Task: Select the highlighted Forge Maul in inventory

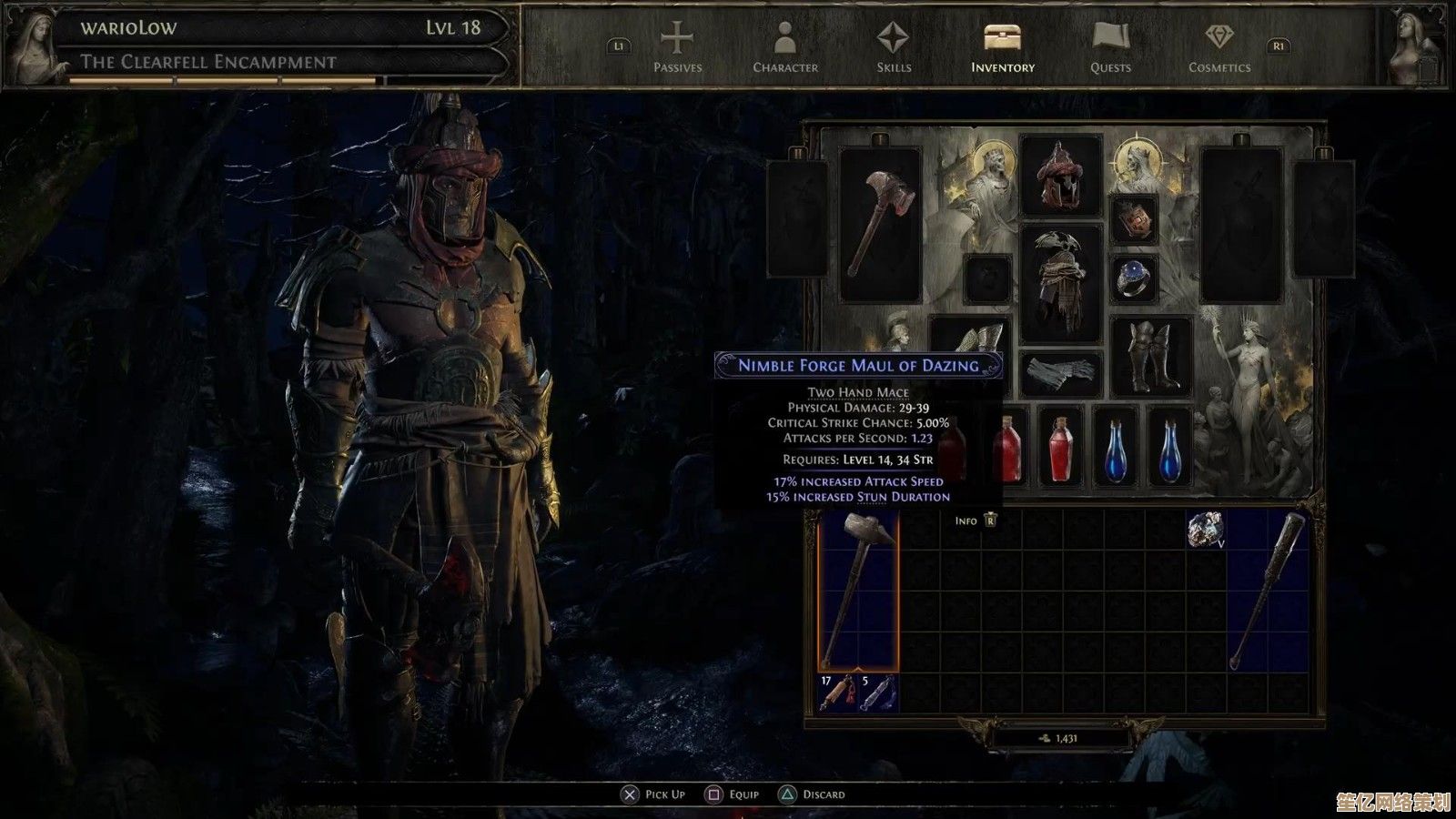Action: pos(858,590)
